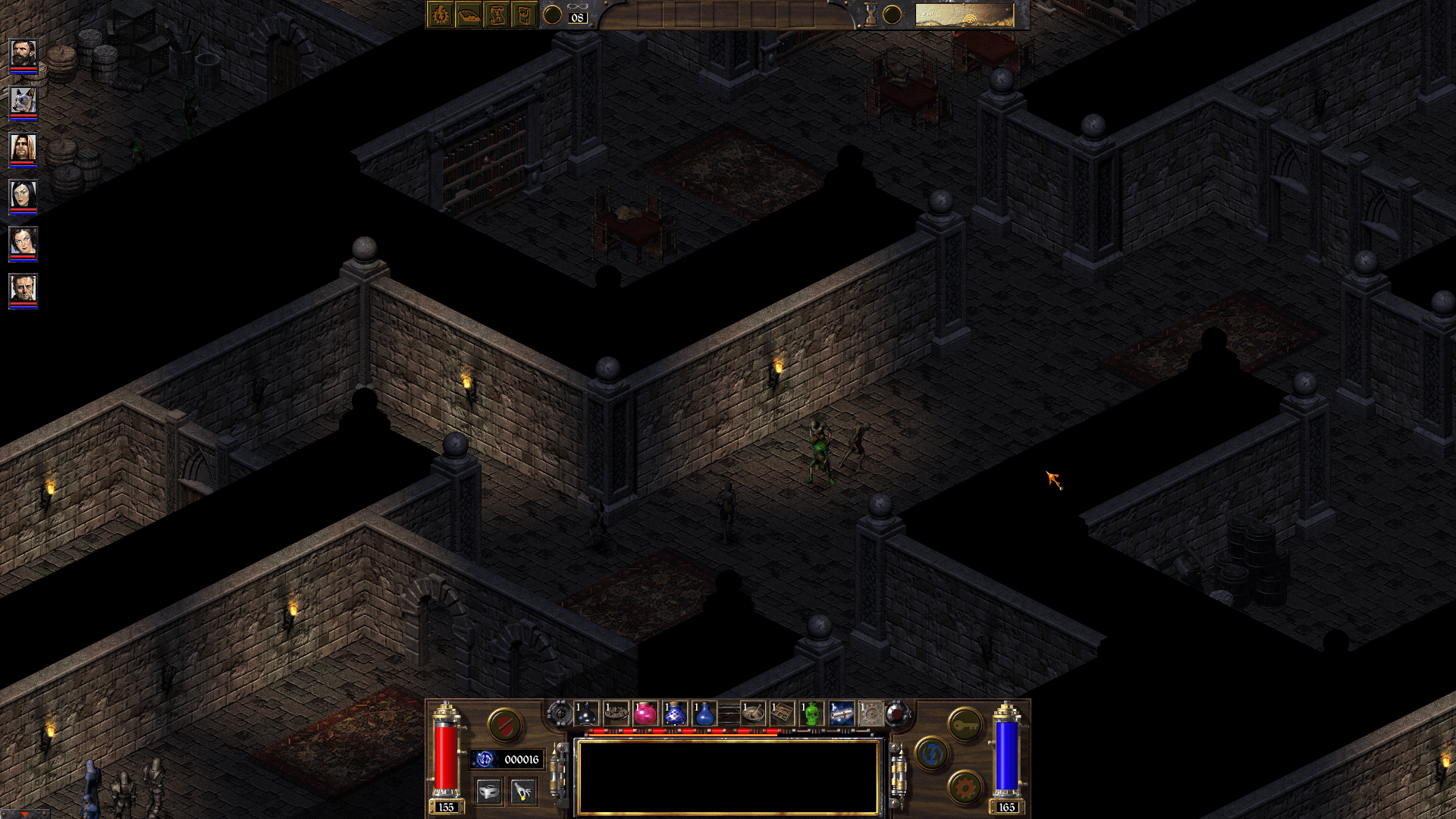Click the infinity symbol above the 08 counter
1456x819 pixels.
pos(577,6)
